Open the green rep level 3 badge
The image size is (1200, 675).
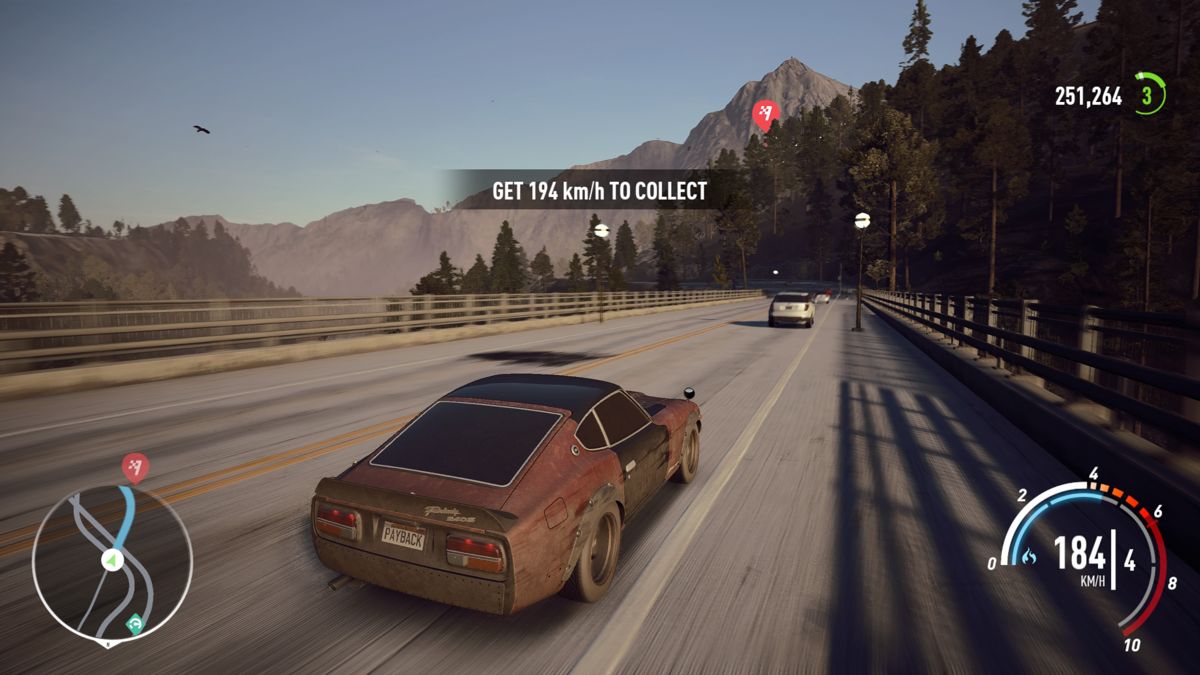pos(1149,95)
